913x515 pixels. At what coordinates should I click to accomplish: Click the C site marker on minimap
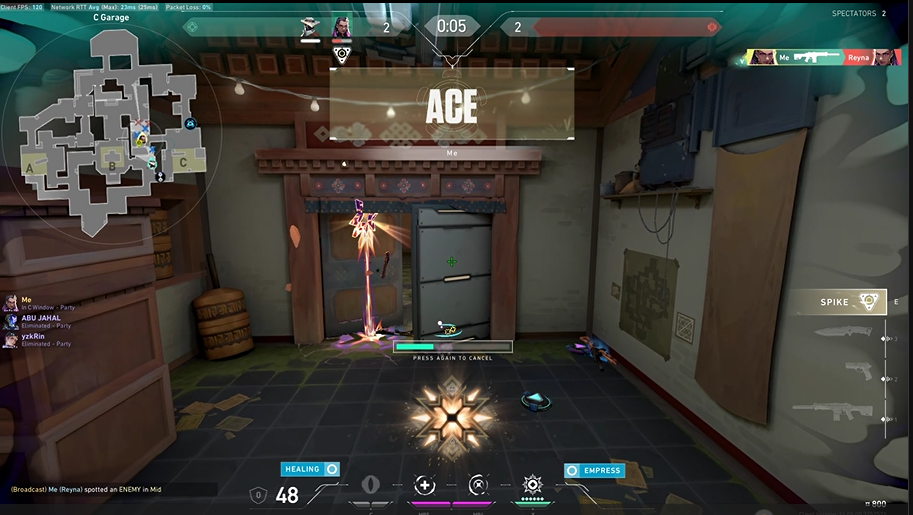click(183, 162)
